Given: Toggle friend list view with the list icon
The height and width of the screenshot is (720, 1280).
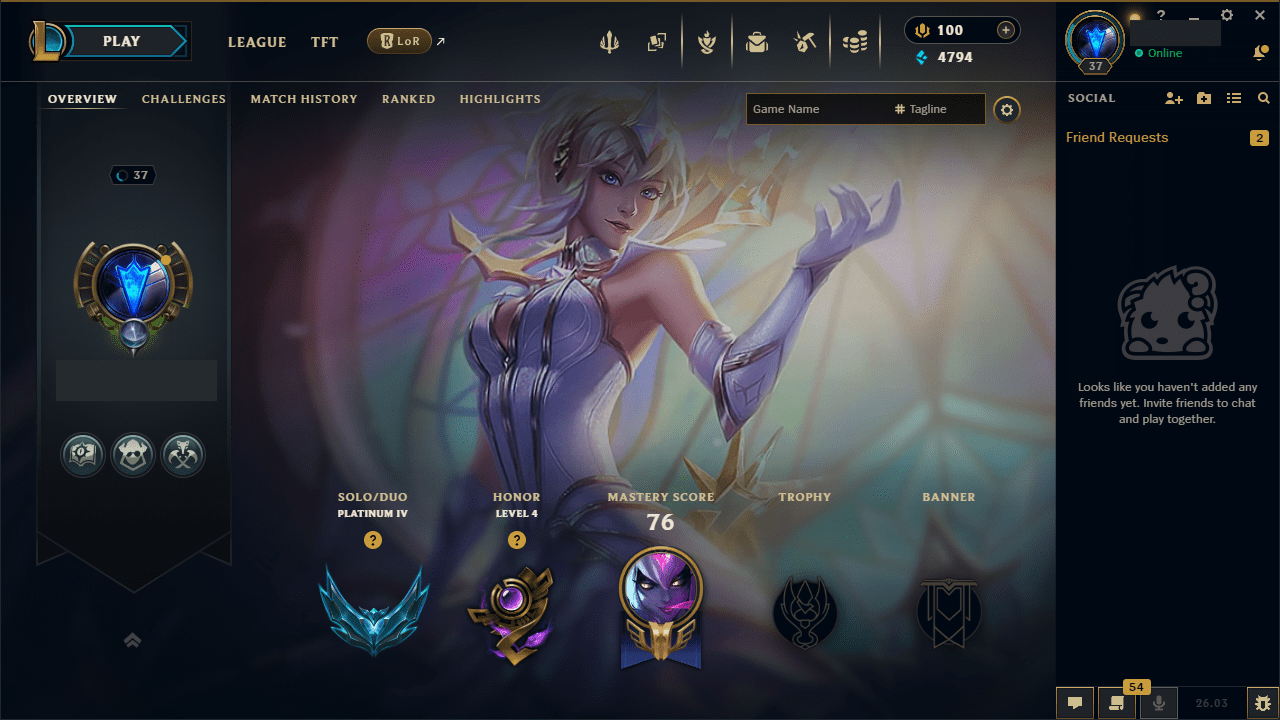Looking at the screenshot, I should point(1233,98).
